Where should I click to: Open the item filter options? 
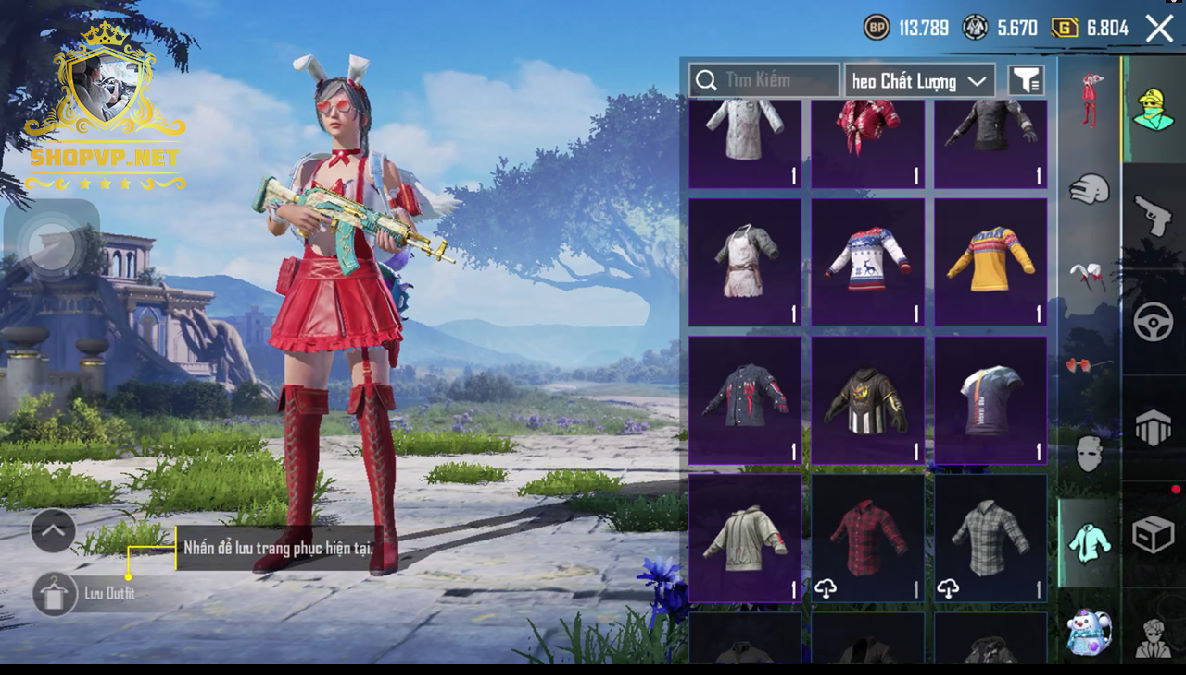click(x=1026, y=81)
